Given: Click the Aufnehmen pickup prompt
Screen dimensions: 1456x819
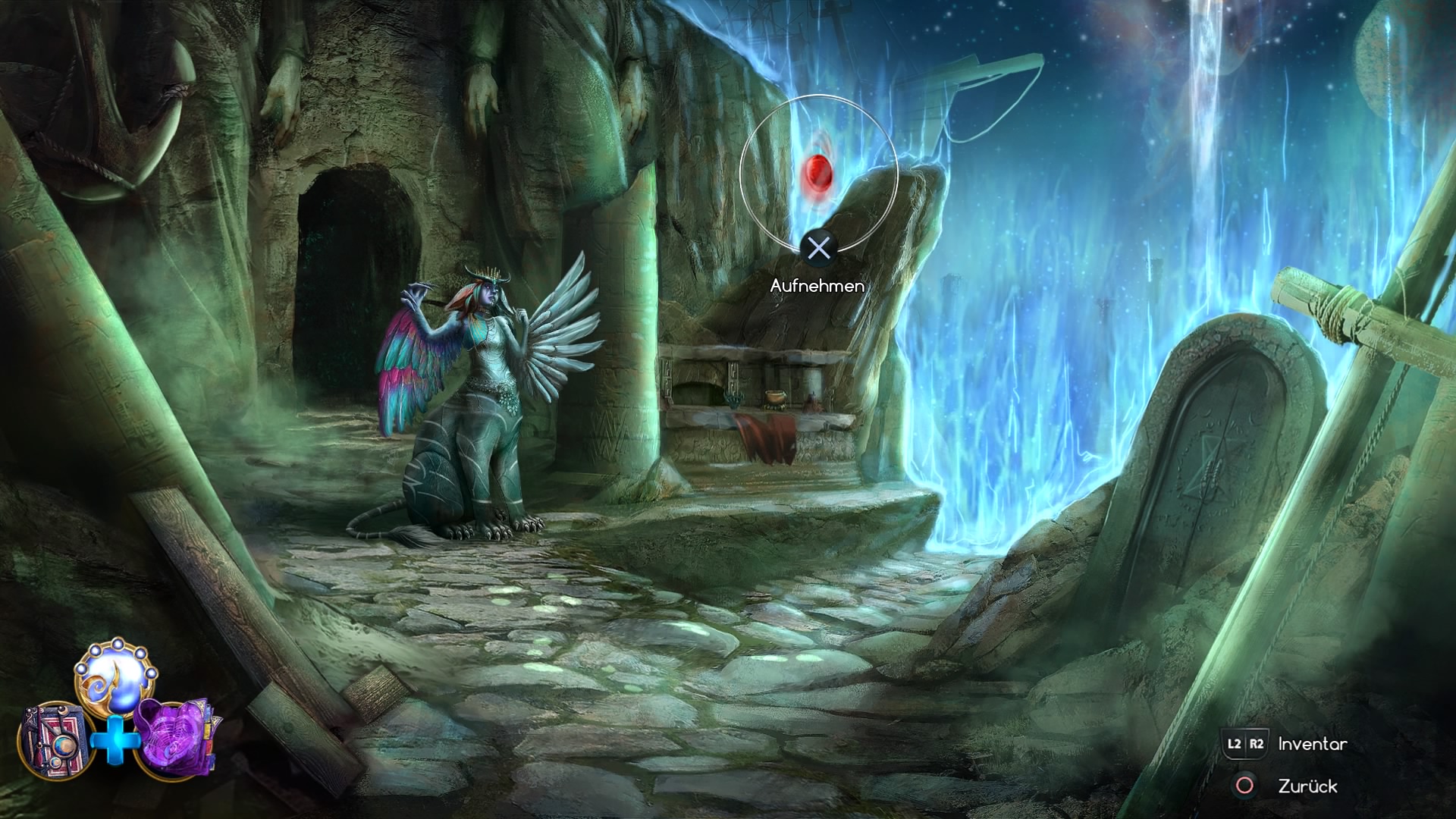Looking at the screenshot, I should (821, 248).
